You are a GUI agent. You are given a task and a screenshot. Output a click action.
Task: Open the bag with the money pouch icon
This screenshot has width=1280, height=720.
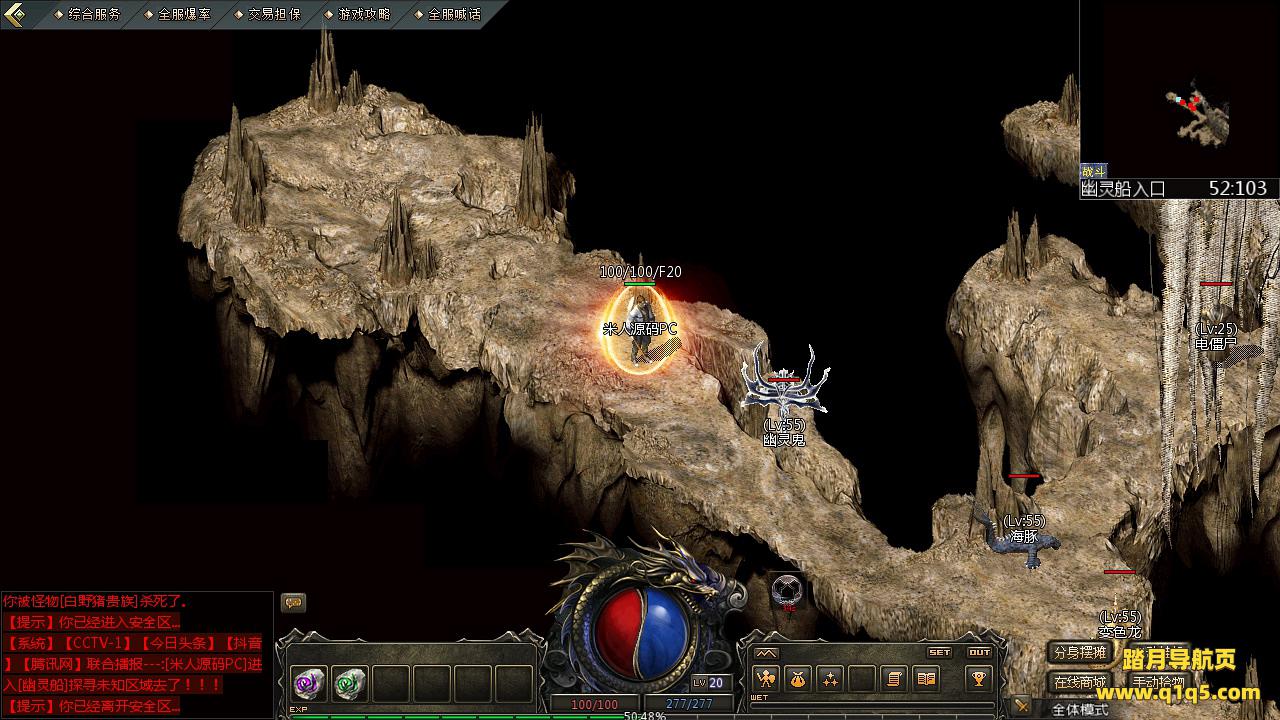tap(797, 679)
